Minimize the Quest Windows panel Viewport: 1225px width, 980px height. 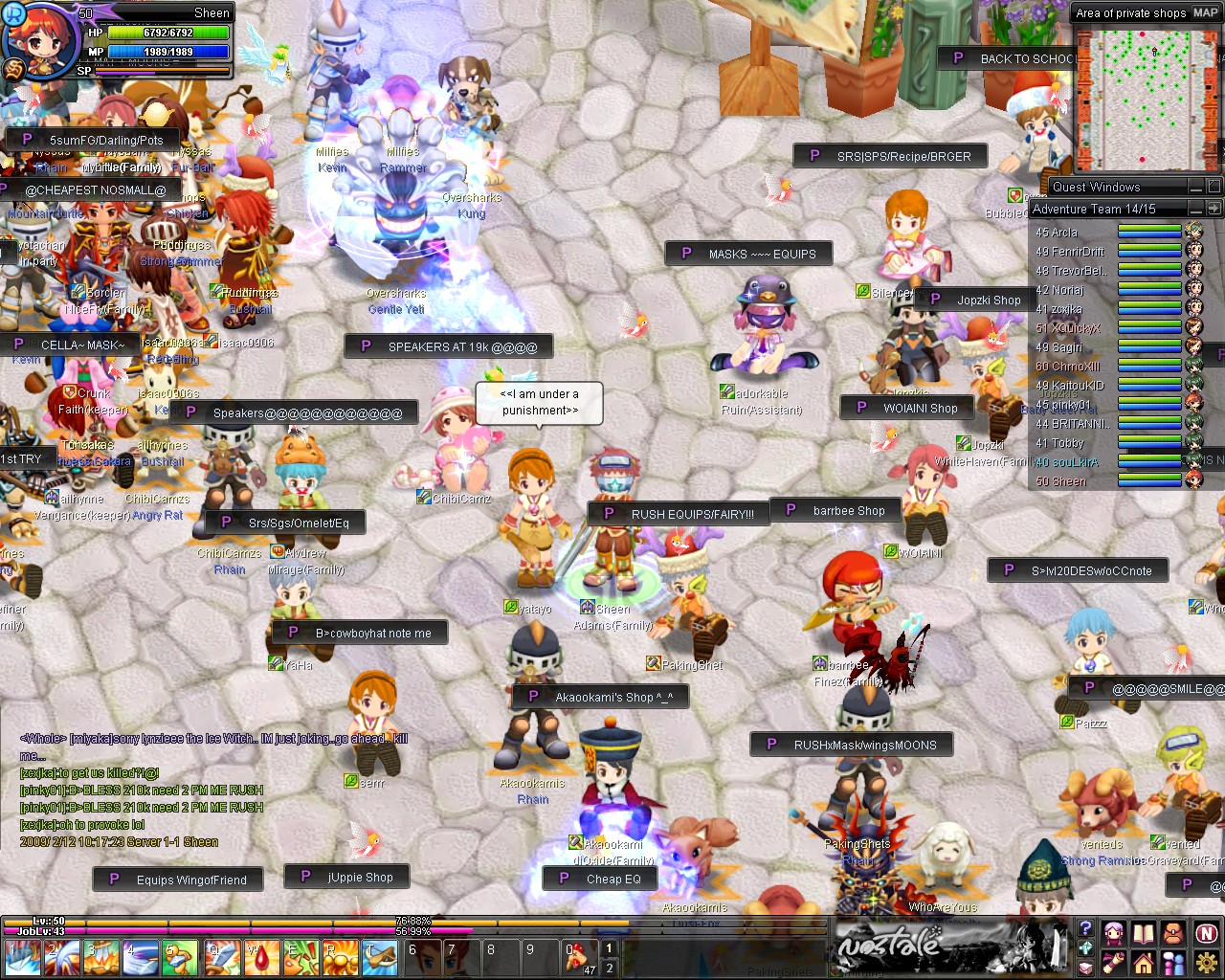(x=1195, y=188)
